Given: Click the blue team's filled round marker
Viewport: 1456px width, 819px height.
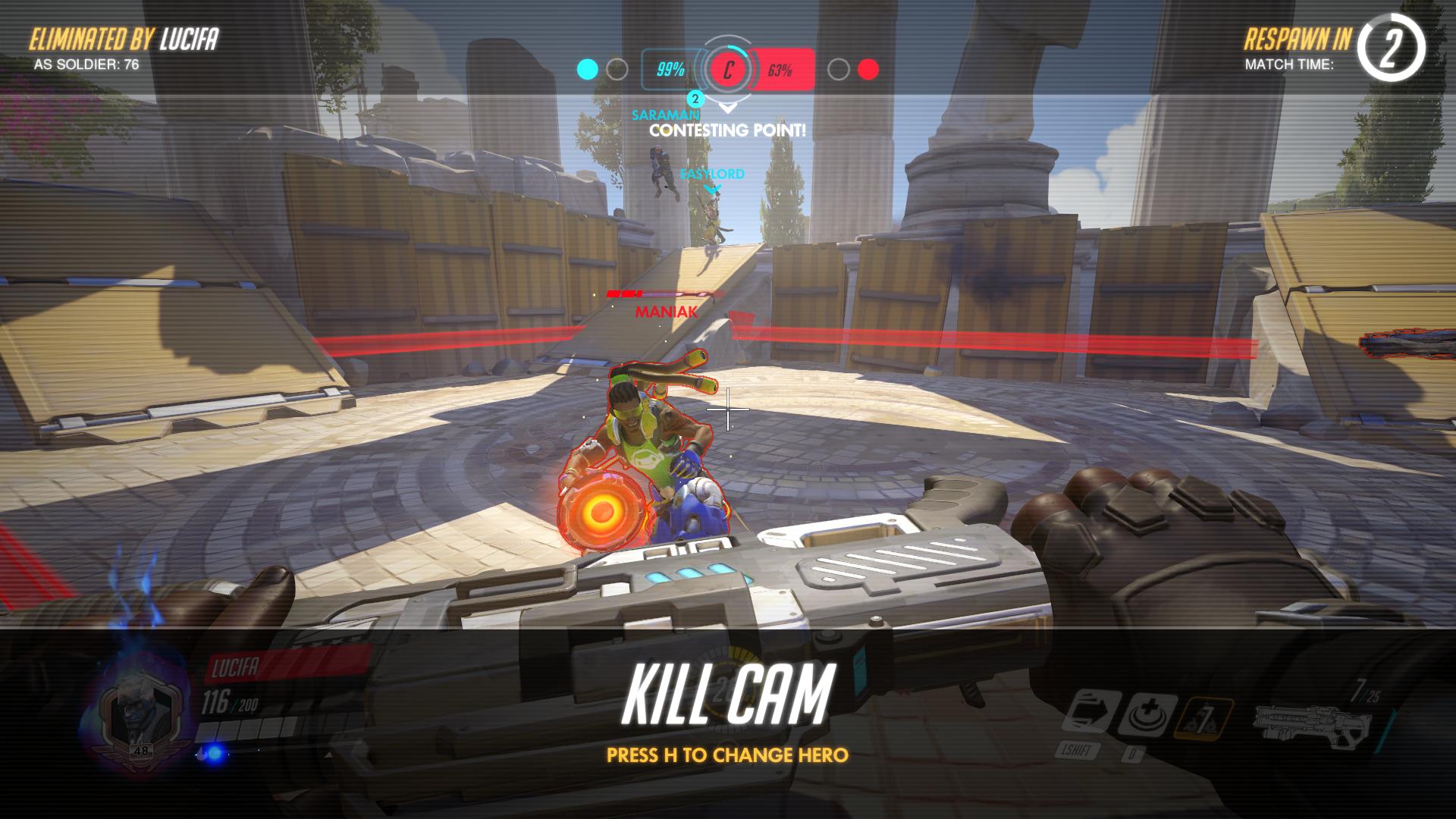Looking at the screenshot, I should tap(588, 70).
